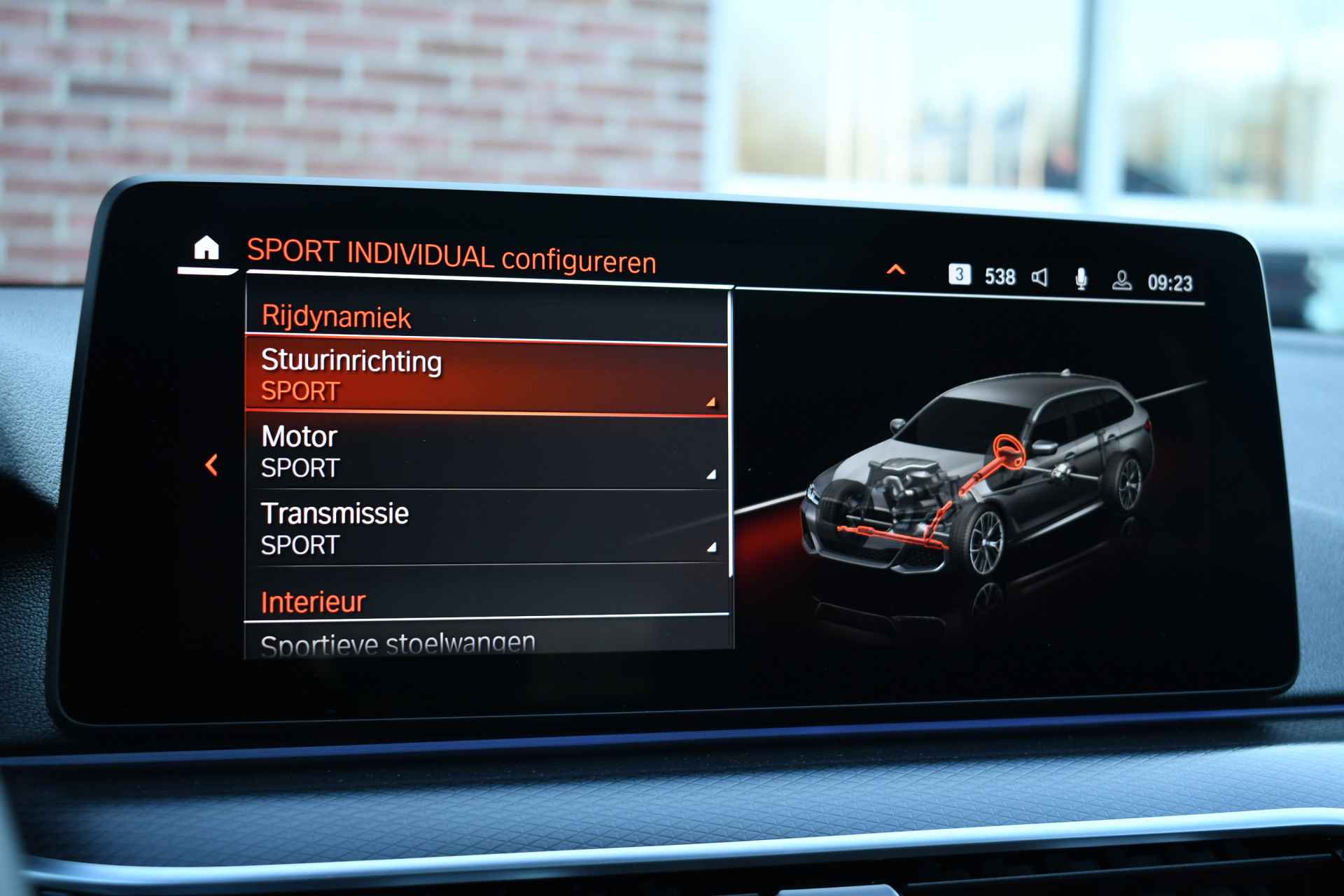Choose the Transmissie SPORT option
This screenshot has height=896, width=1344.
pyautogui.click(x=486, y=528)
